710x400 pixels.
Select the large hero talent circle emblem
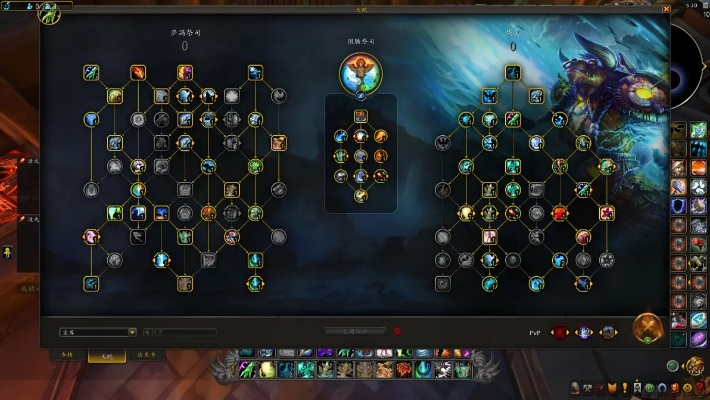point(359,72)
